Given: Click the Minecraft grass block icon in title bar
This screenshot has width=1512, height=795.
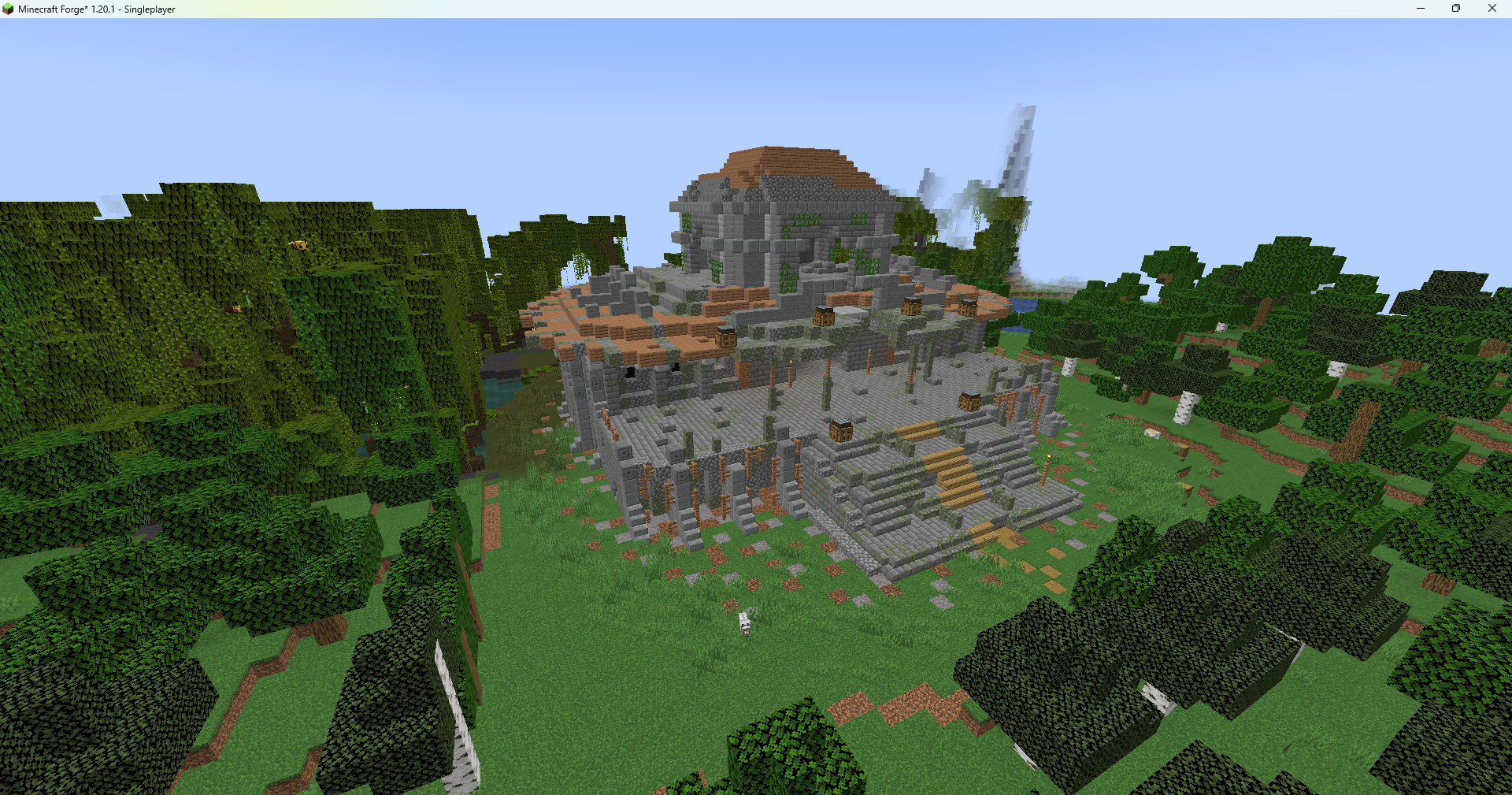Looking at the screenshot, I should [8, 9].
